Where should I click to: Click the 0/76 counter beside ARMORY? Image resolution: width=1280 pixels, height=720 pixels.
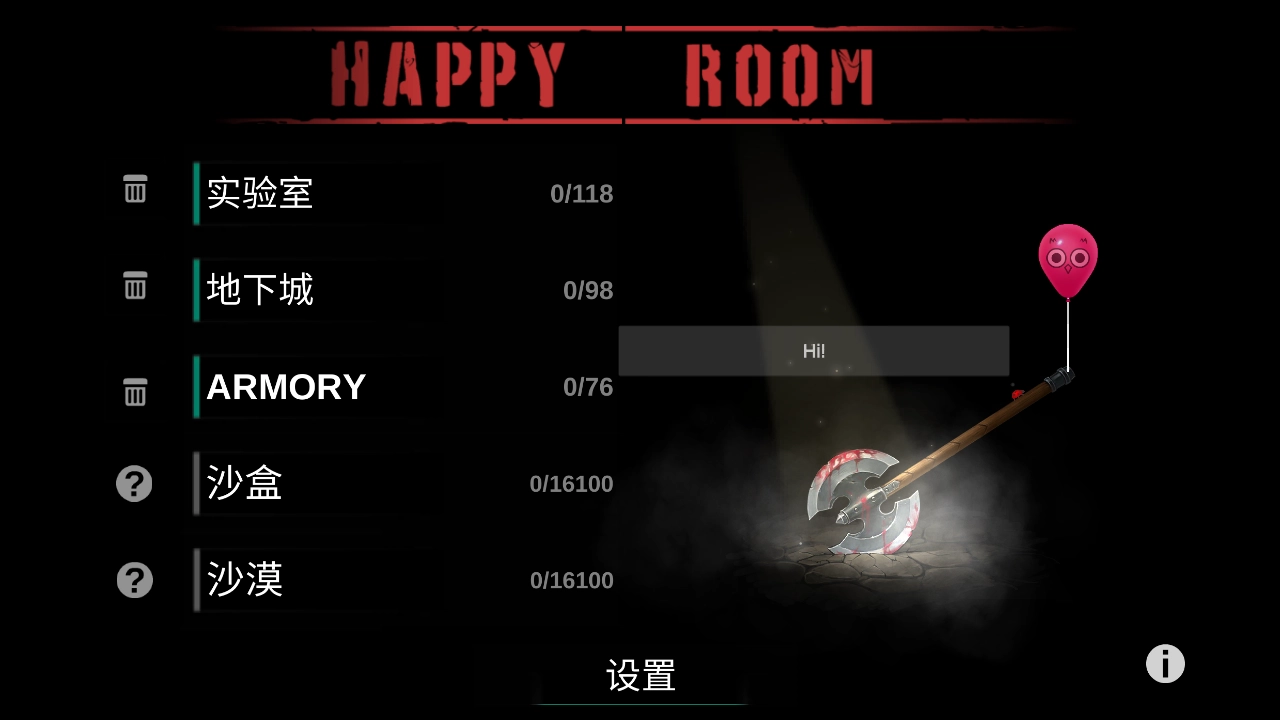(589, 387)
